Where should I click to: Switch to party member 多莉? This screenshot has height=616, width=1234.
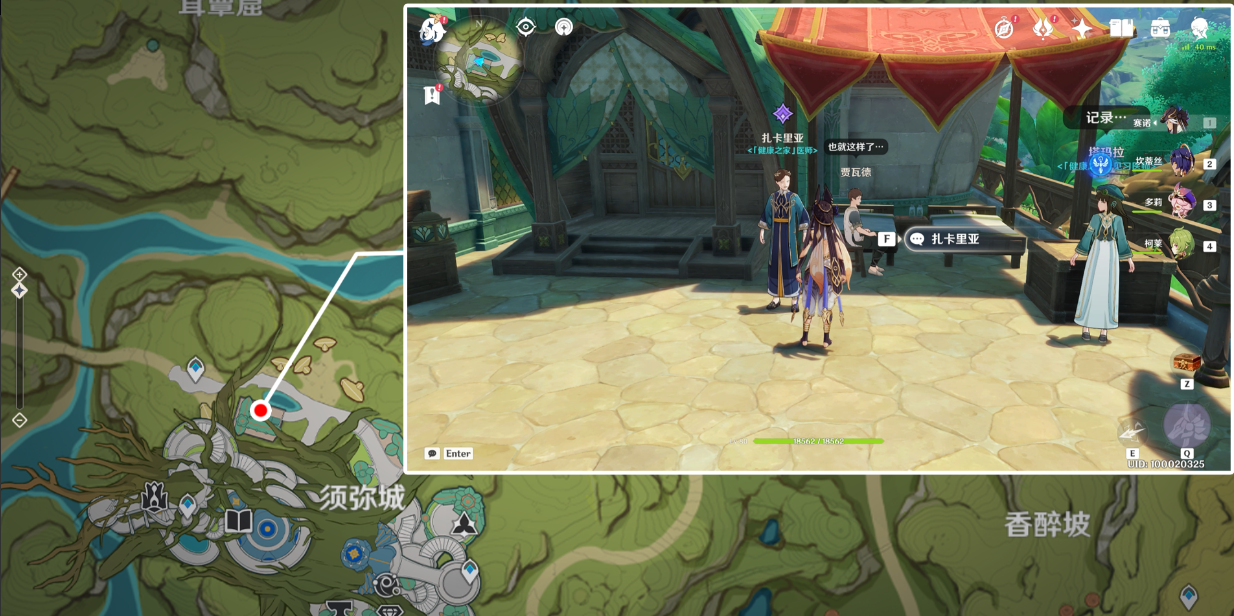pyautogui.click(x=1181, y=201)
